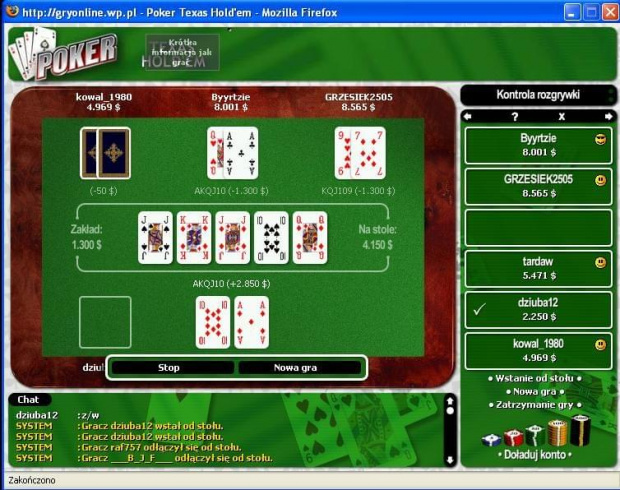Click the right arrow in control panel
Screen dimensions: 620x490
606,117
